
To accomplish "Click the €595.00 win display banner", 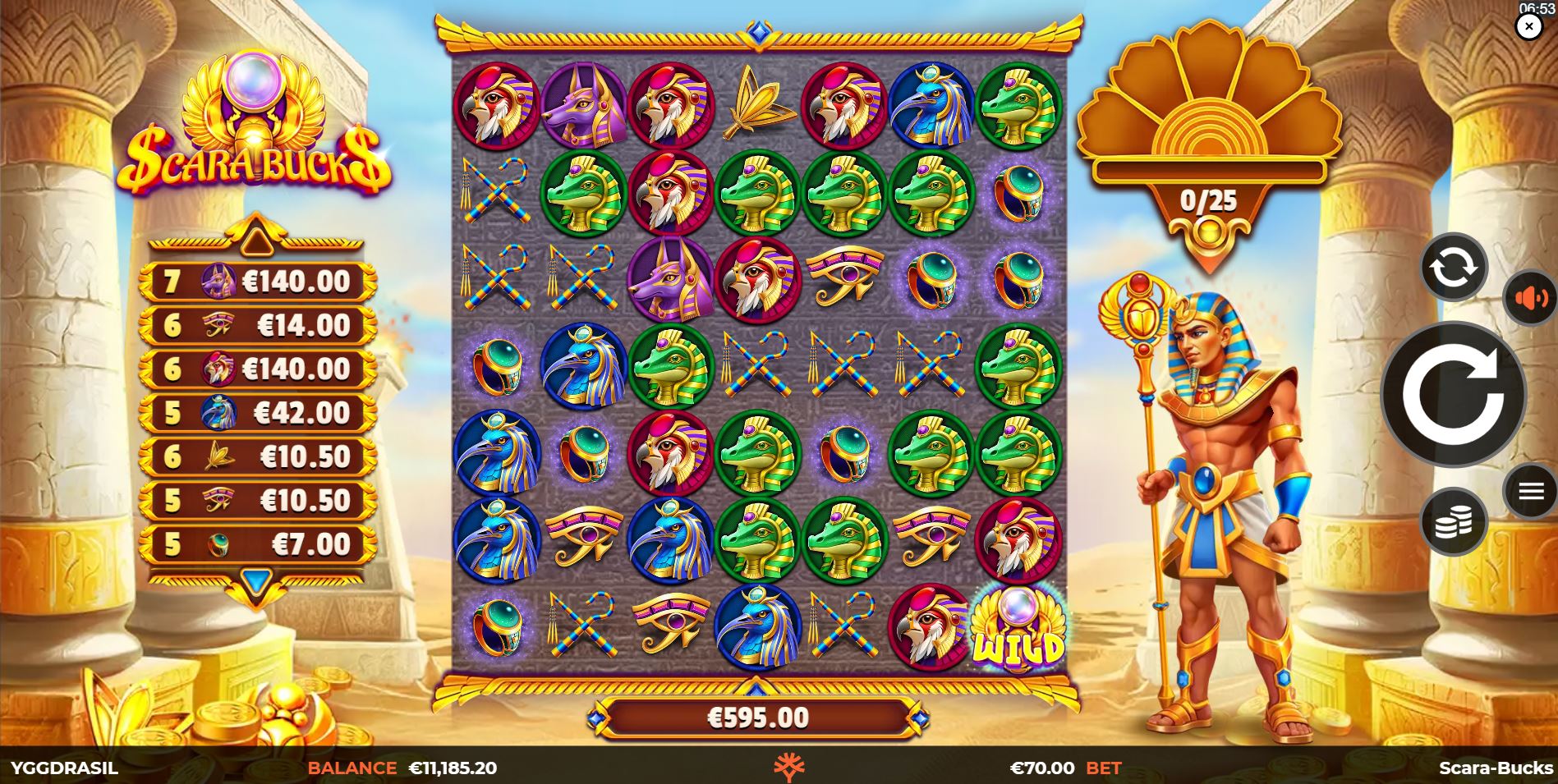I will 757,716.
